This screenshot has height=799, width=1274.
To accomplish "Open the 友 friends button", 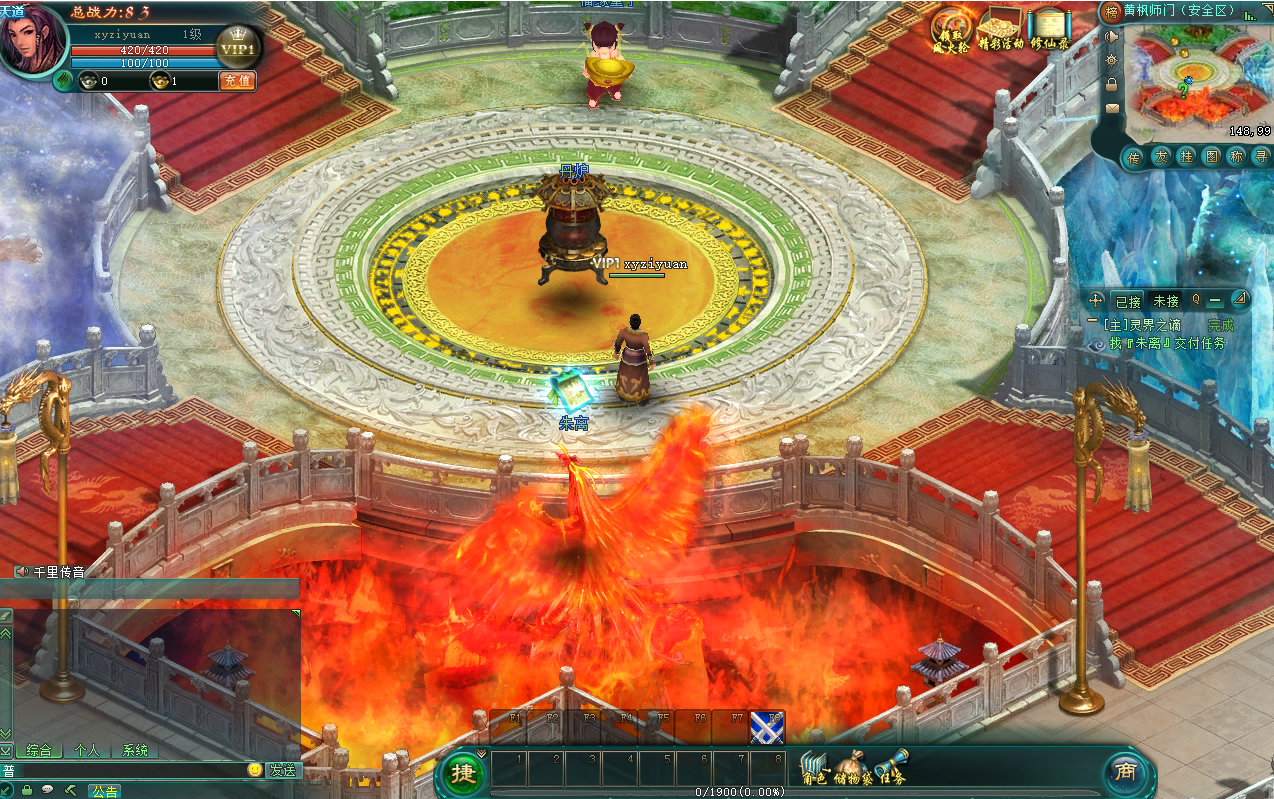I will point(1160,157).
